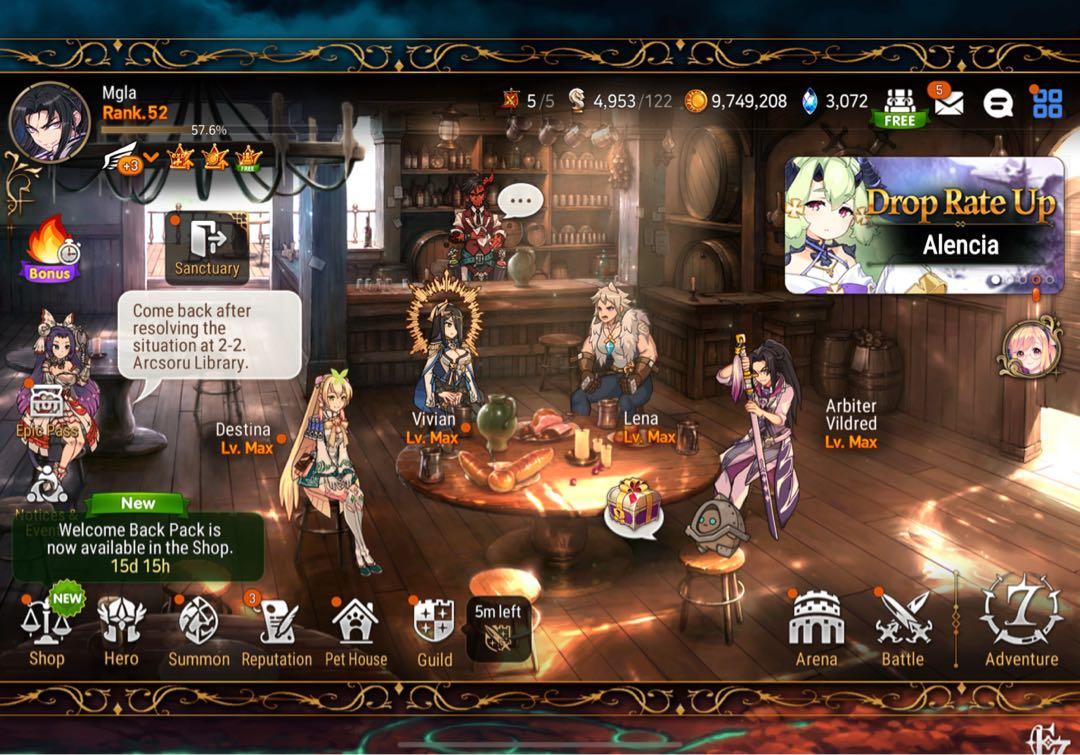Open the flame Bonus icon
1080x755 pixels.
coord(50,248)
